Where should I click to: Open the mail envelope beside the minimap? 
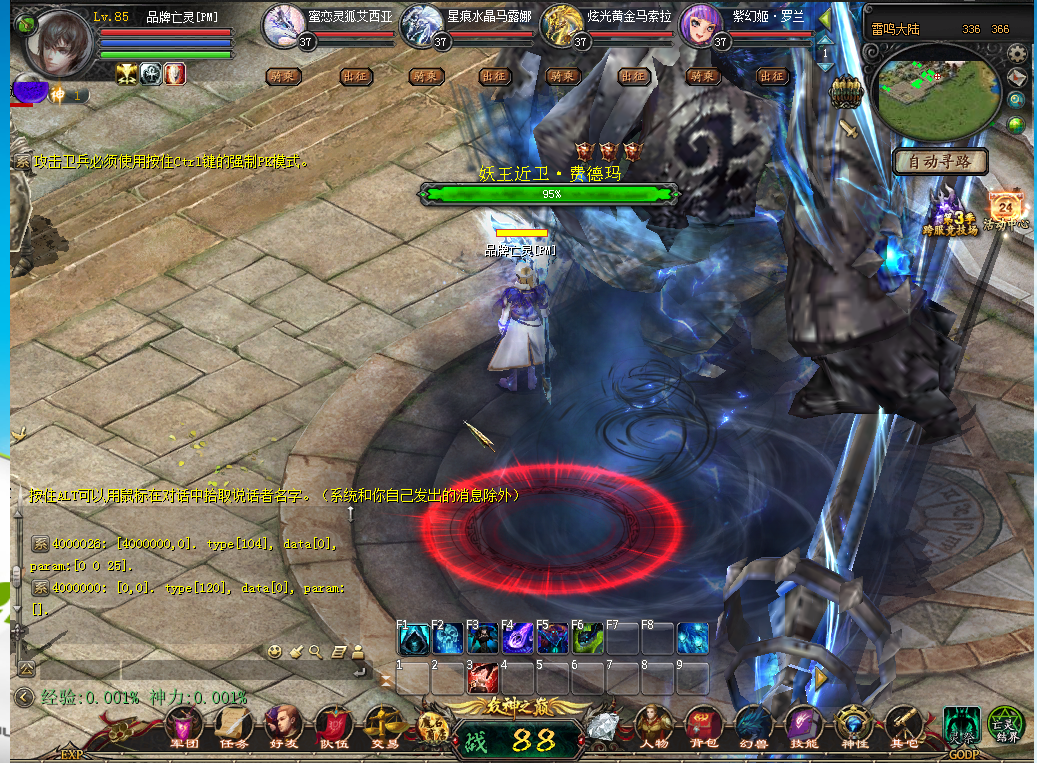pos(1017,78)
